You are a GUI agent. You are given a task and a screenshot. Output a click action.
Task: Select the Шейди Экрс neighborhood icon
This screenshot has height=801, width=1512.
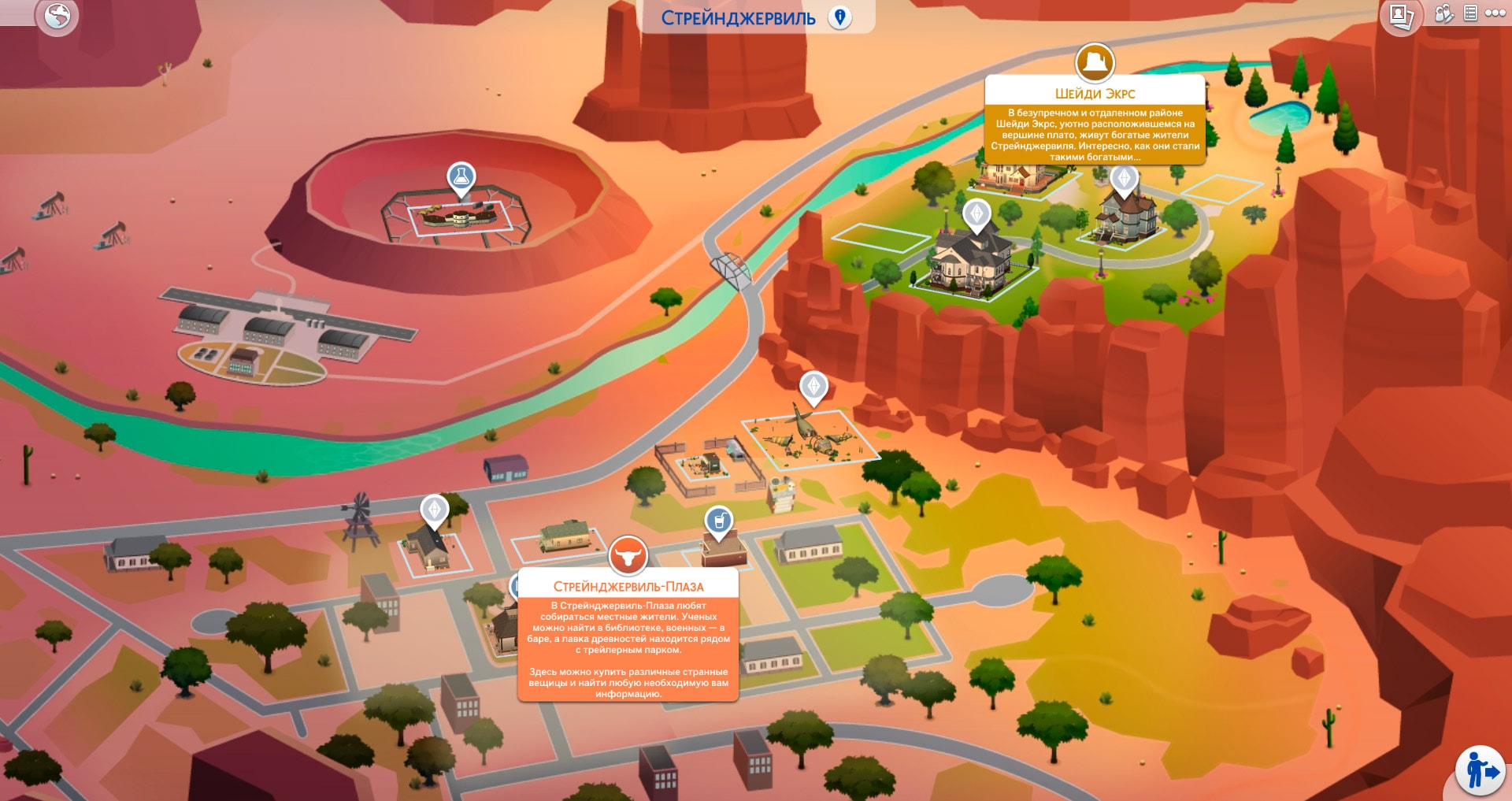(x=1095, y=61)
